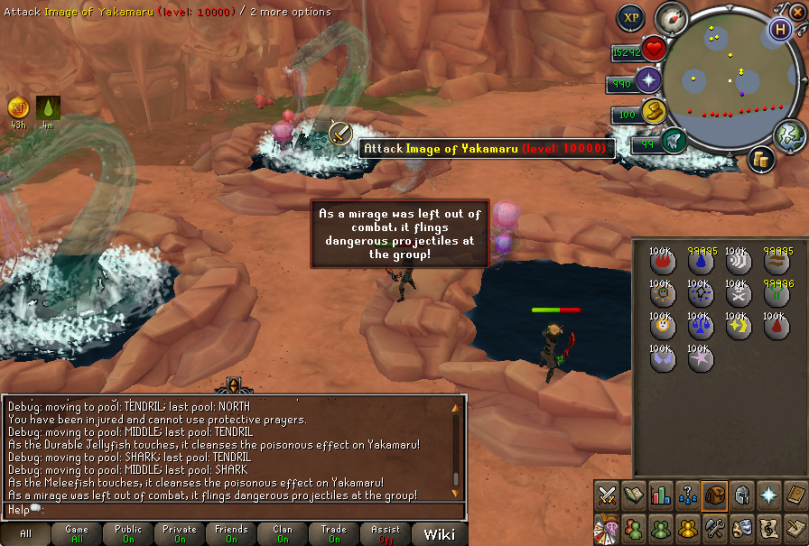The height and width of the screenshot is (546, 809).
Task: Toggle run with the boot orb
Action: [x=673, y=142]
